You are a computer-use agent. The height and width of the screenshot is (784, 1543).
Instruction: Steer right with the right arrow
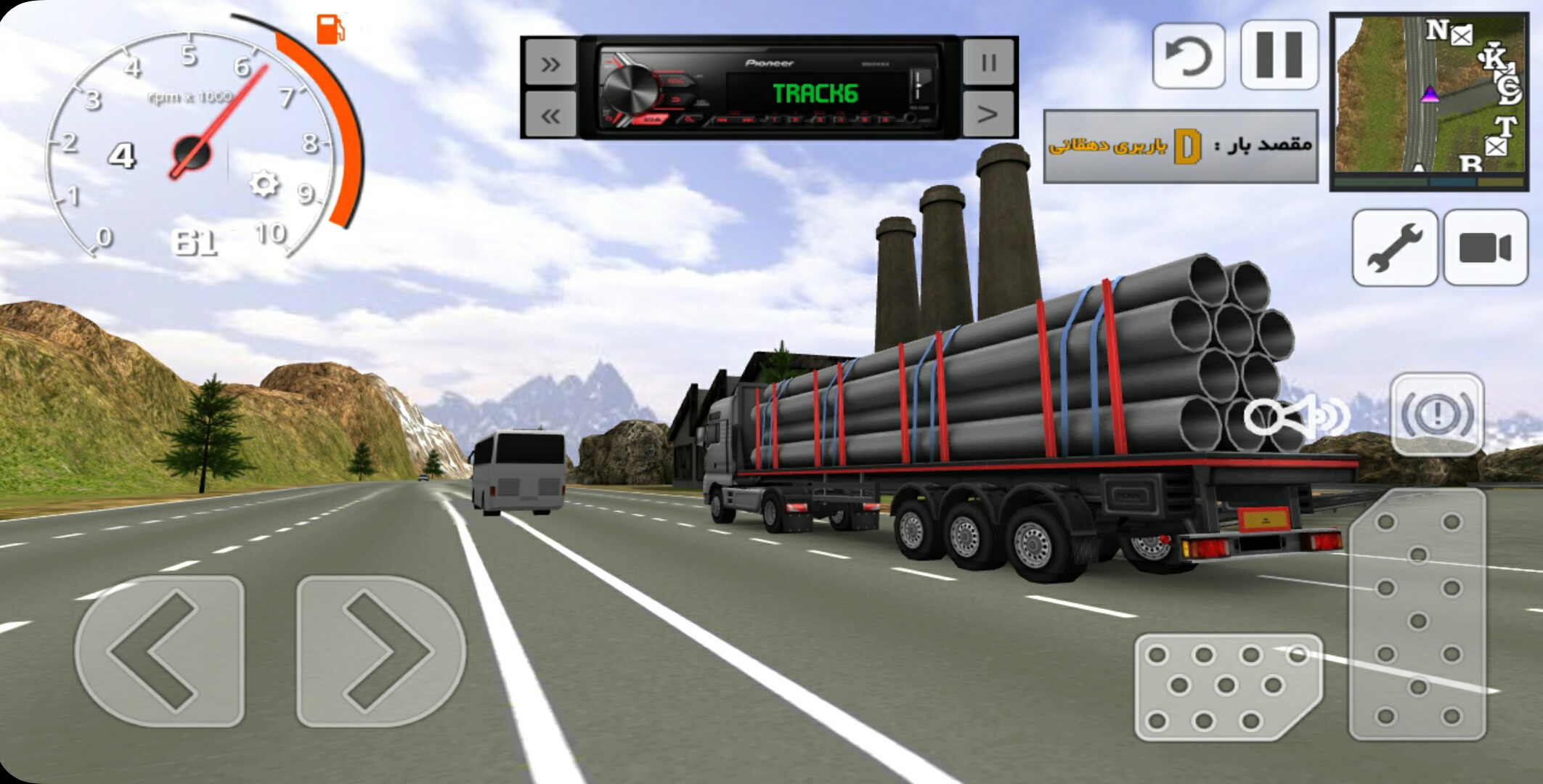pos(380,651)
